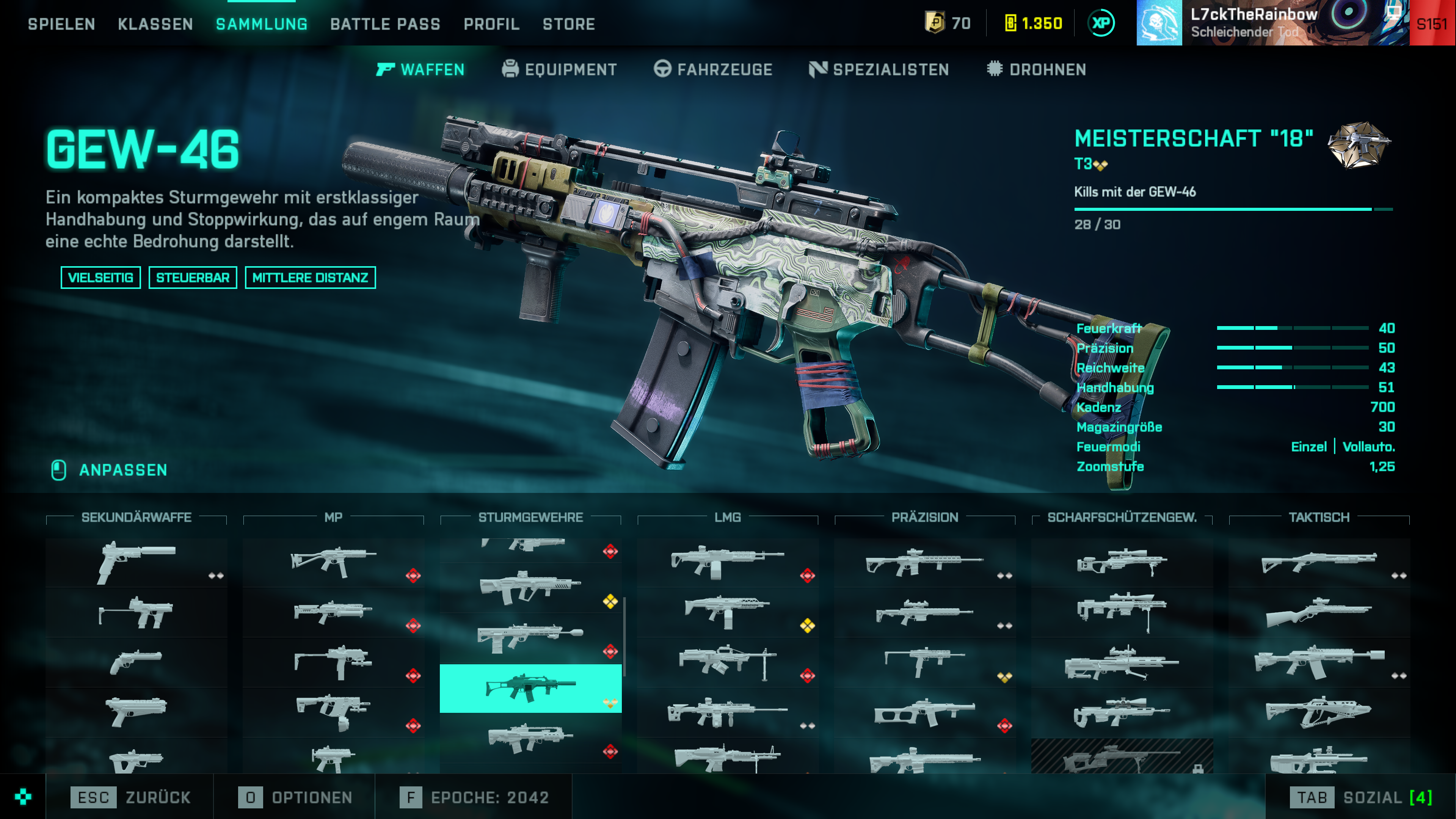Open the Spielen menu

point(61,24)
